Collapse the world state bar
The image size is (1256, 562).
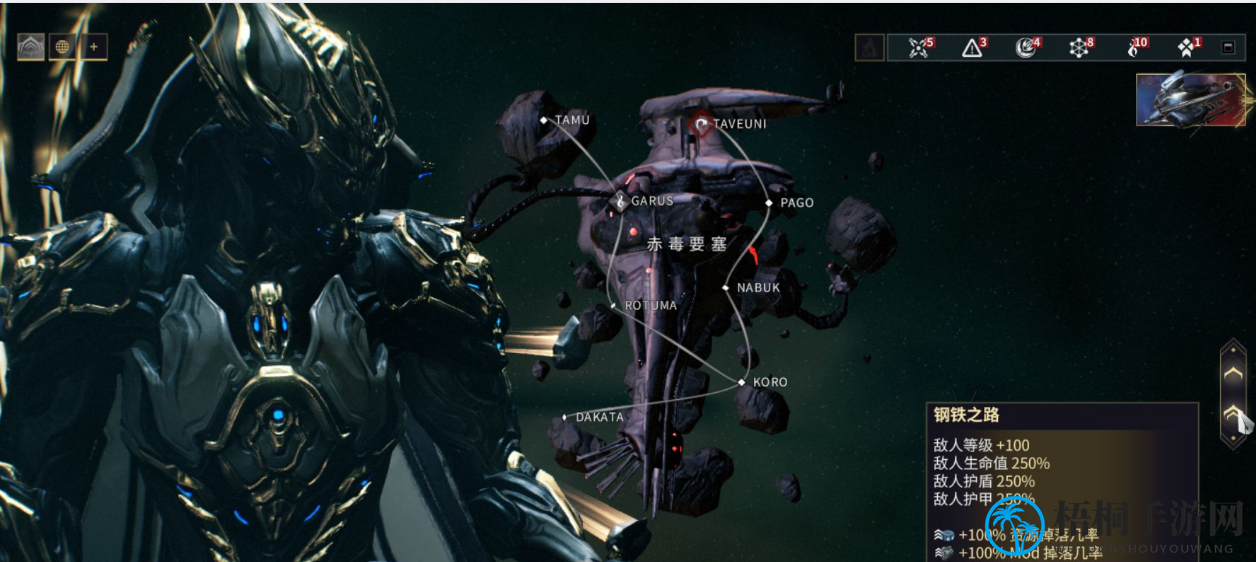pyautogui.click(x=1228, y=47)
